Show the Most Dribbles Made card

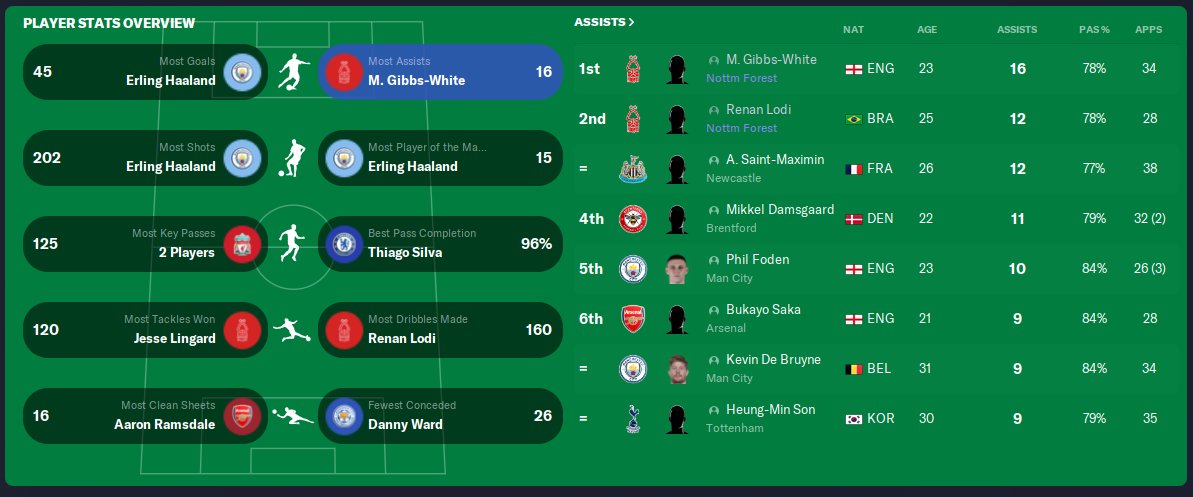440,330
